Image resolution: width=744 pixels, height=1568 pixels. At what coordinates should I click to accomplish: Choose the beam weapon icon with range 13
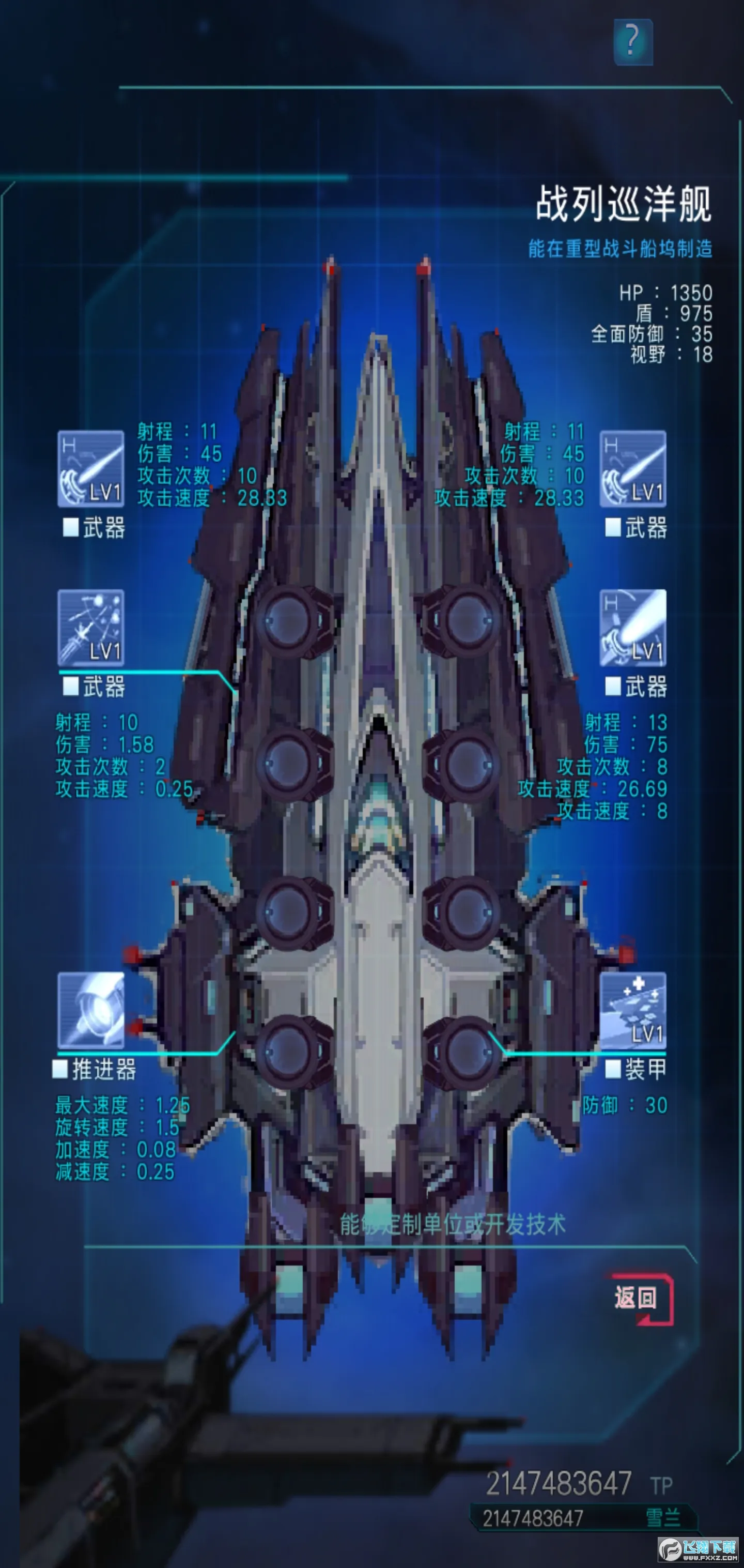pyautogui.click(x=633, y=628)
